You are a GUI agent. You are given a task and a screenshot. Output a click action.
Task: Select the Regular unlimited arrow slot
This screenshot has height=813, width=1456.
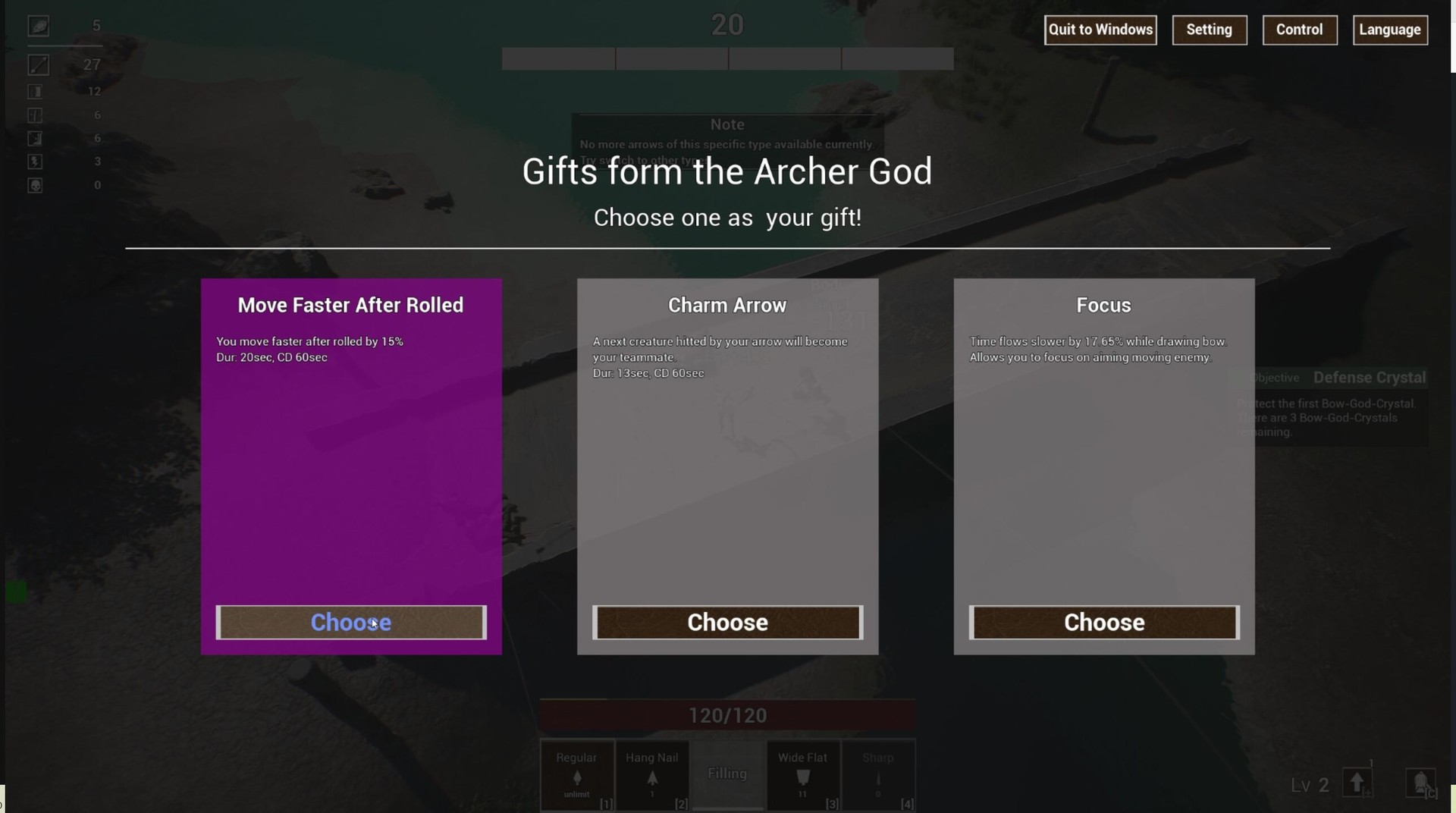coord(576,775)
